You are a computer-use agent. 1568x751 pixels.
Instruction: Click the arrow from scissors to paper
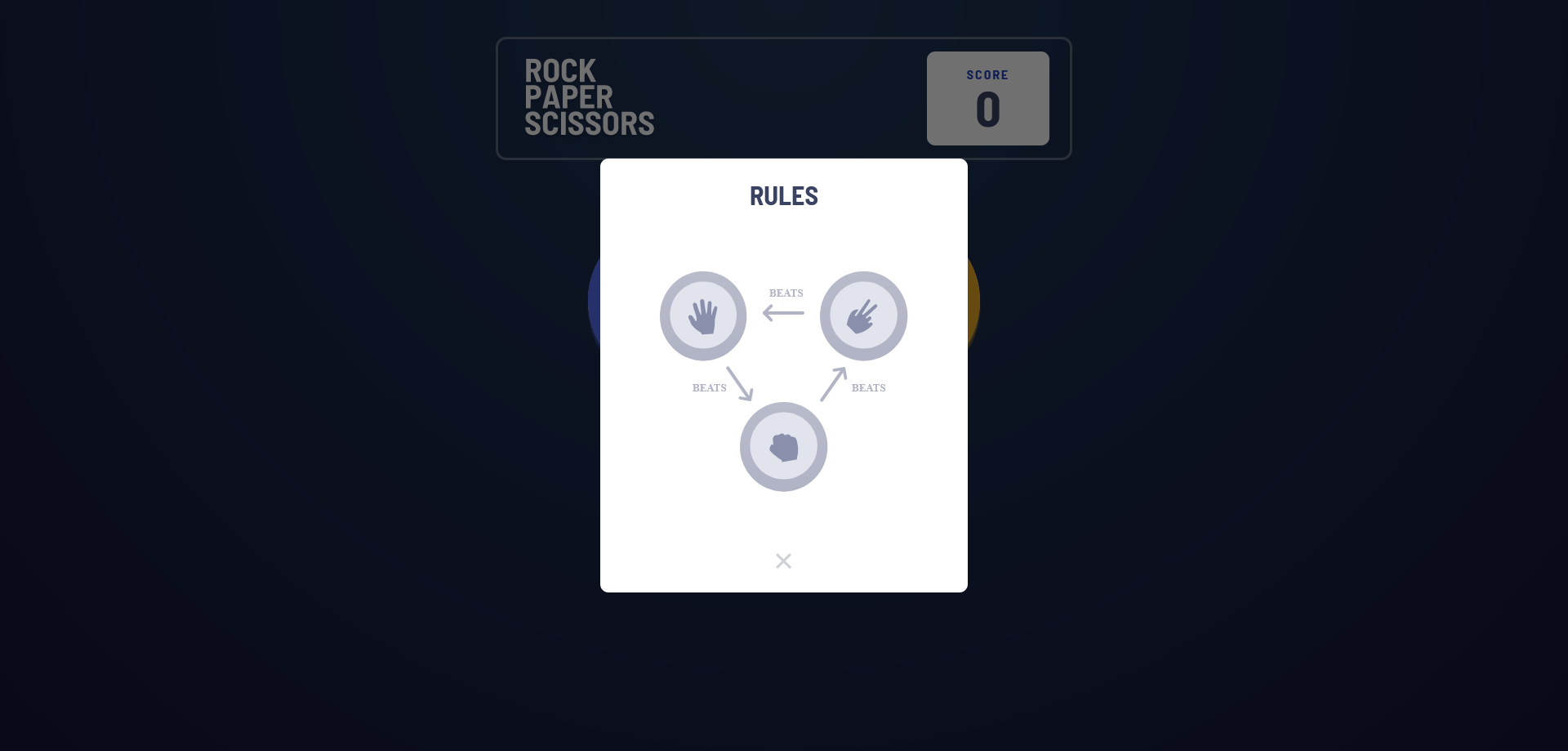783,311
